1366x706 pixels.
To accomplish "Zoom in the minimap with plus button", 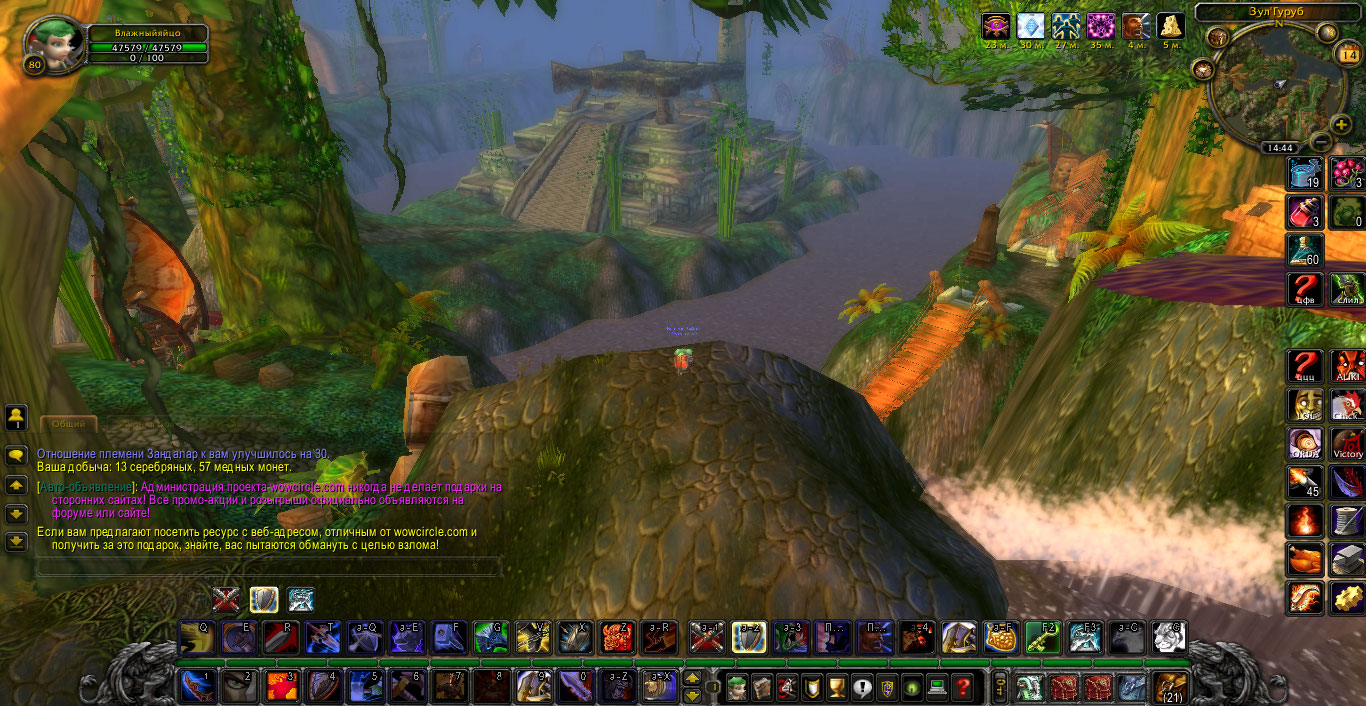I will pyautogui.click(x=1341, y=124).
